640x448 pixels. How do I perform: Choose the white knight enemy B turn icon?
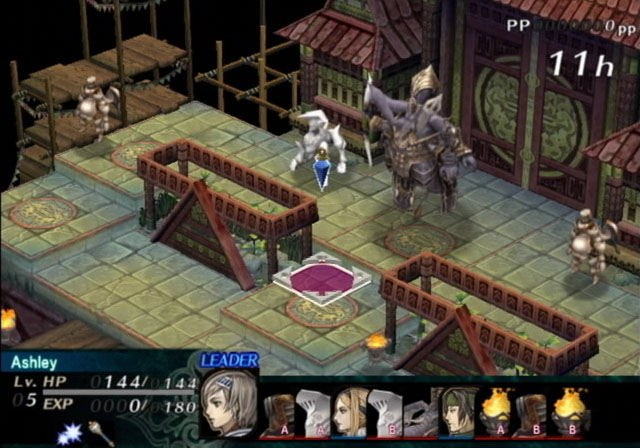[385, 412]
